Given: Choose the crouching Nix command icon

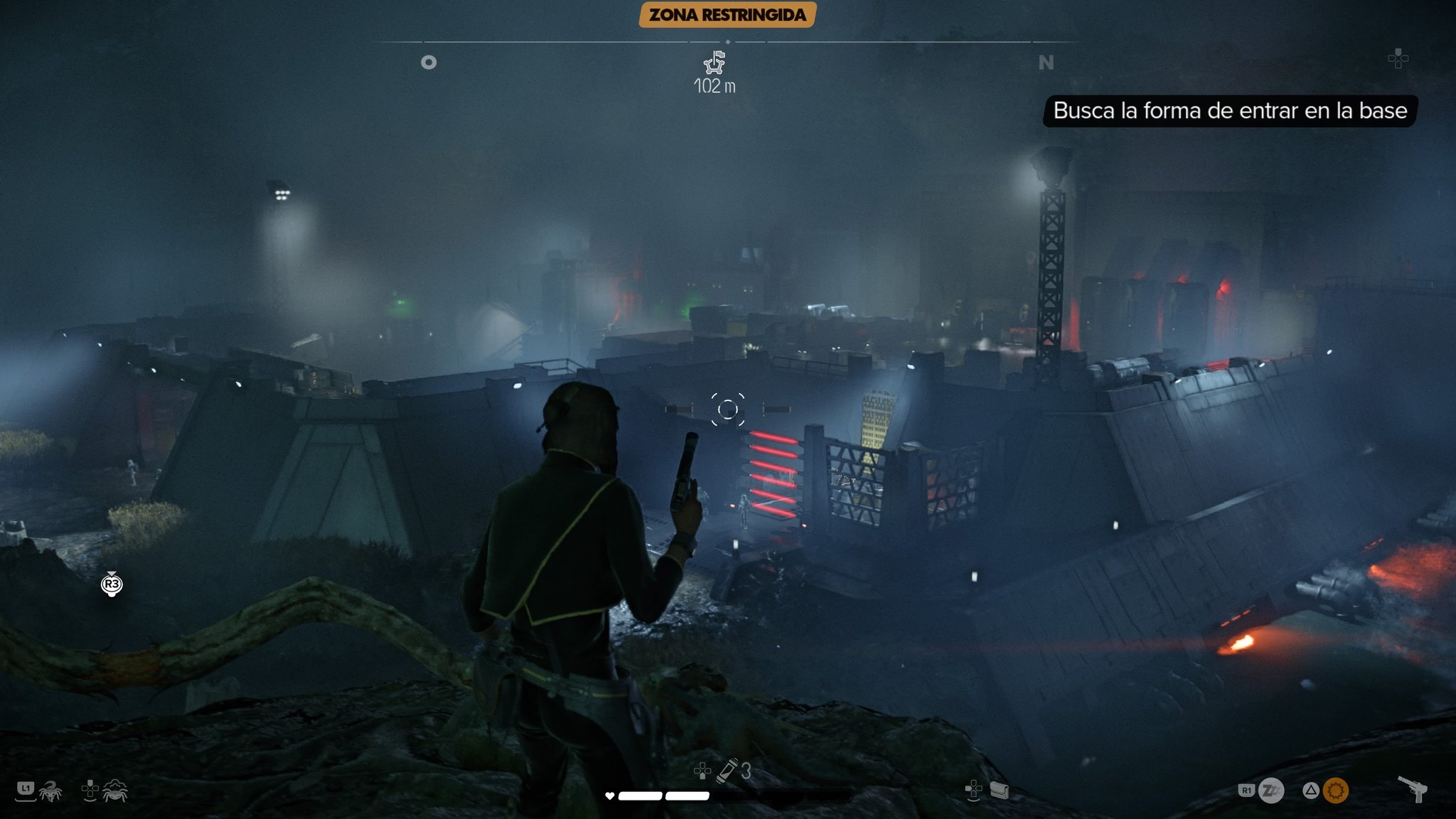Looking at the screenshot, I should [114, 791].
